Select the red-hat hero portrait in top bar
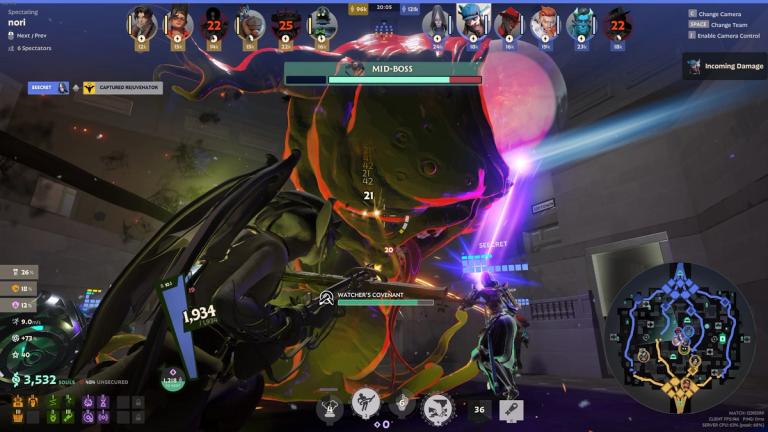Screen dimensions: 768x432 point(509,22)
